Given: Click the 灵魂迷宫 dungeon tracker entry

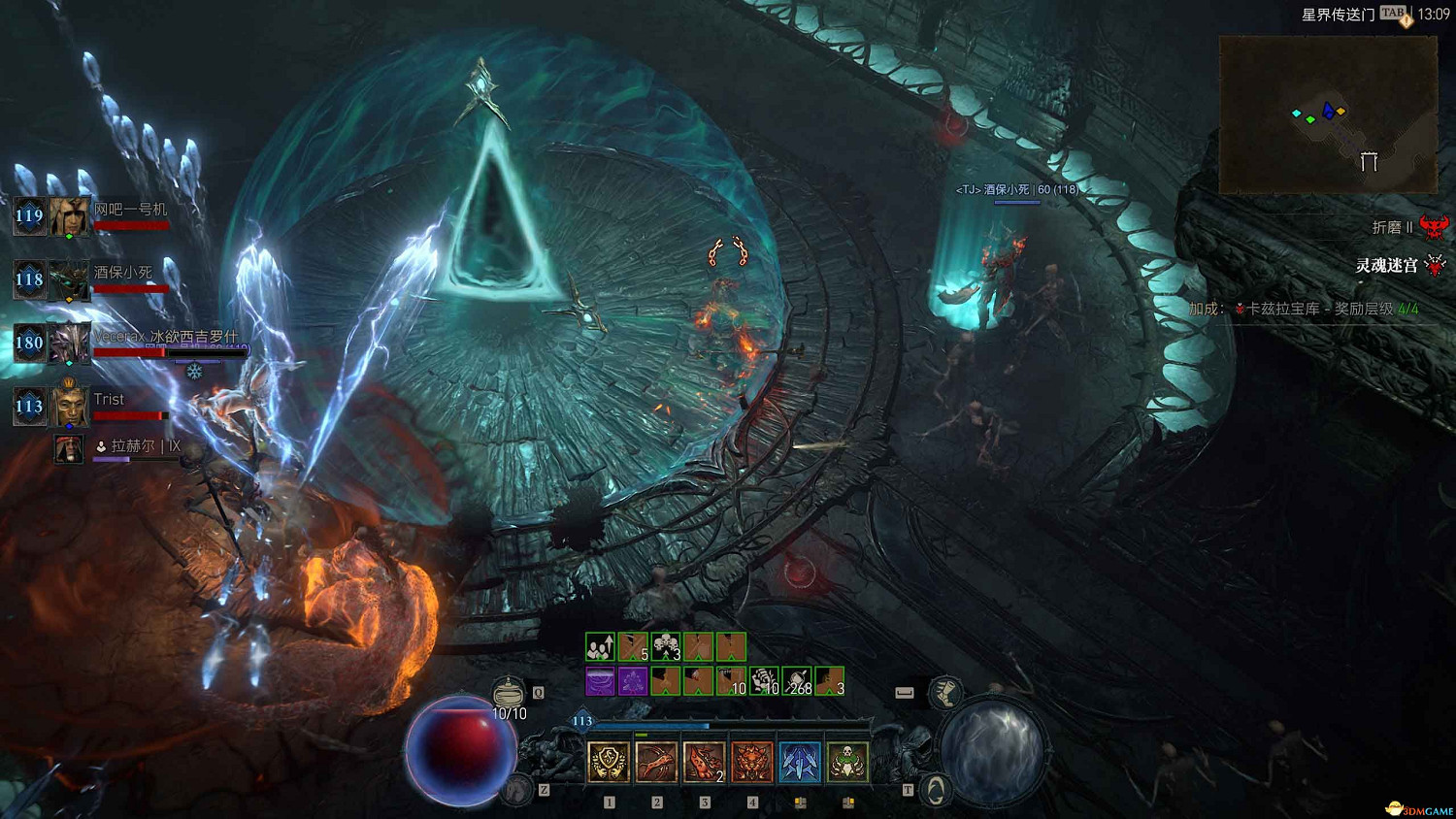Looking at the screenshot, I should tap(1388, 265).
